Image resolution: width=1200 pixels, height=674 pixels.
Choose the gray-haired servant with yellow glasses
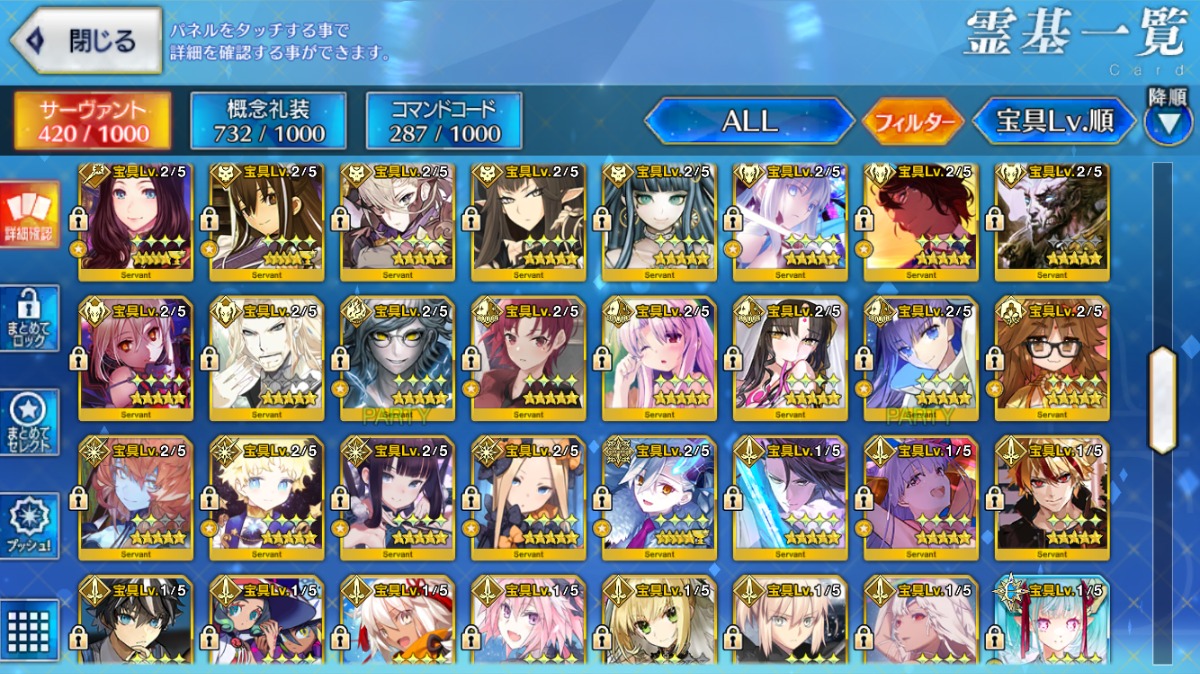tap(397, 358)
